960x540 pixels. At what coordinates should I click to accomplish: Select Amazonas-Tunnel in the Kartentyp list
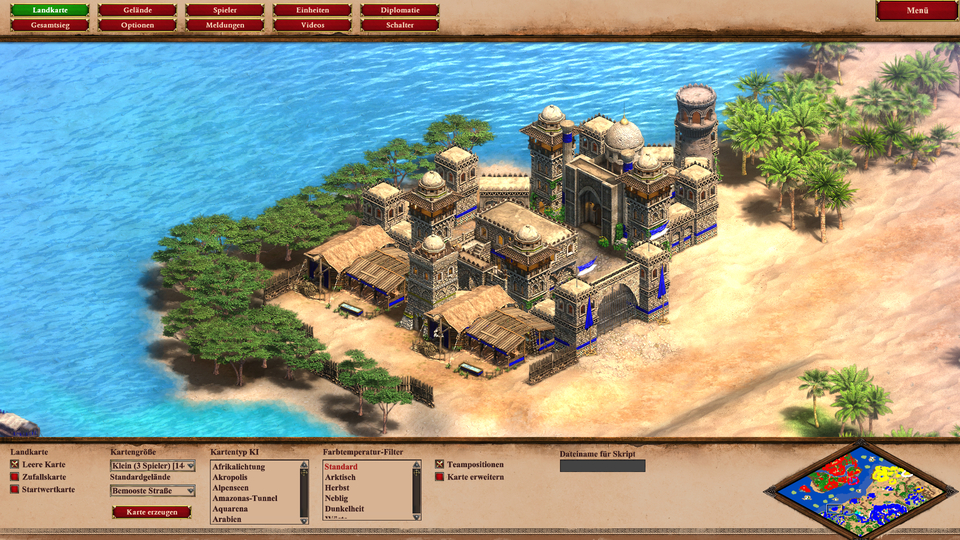245,498
